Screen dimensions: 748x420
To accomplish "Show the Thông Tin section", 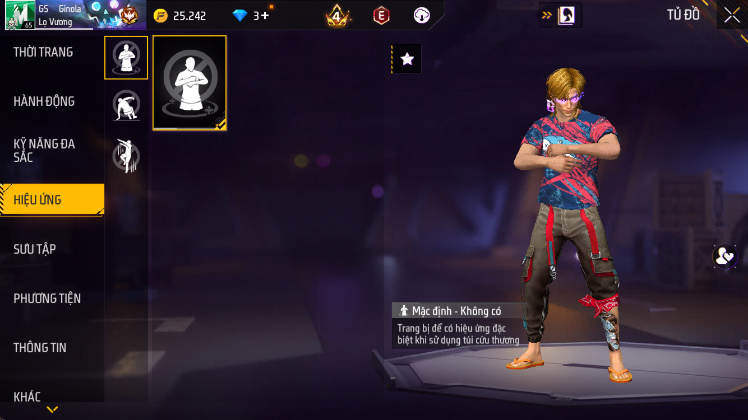I will coord(40,347).
